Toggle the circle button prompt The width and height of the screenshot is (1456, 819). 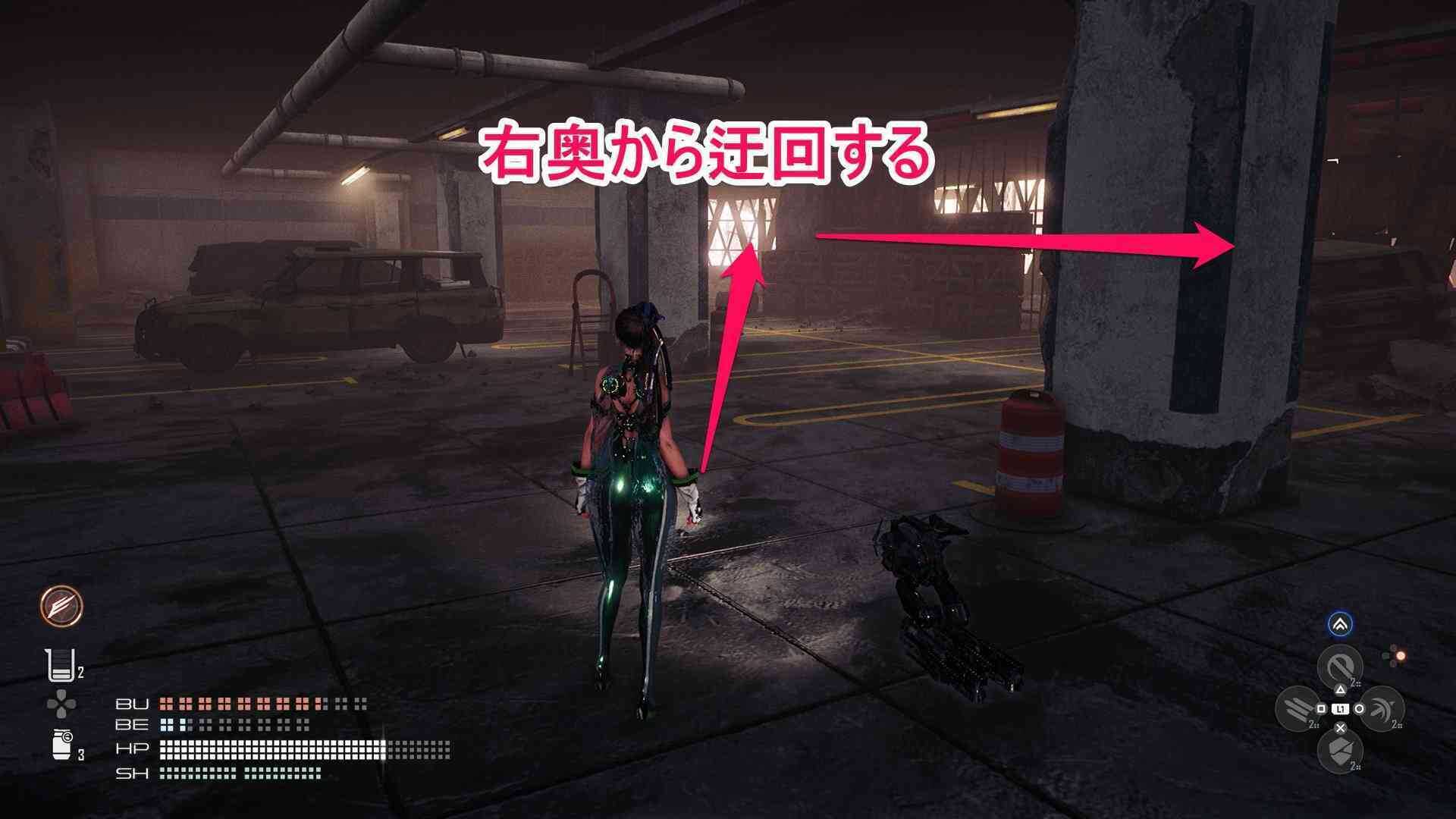(1360, 708)
